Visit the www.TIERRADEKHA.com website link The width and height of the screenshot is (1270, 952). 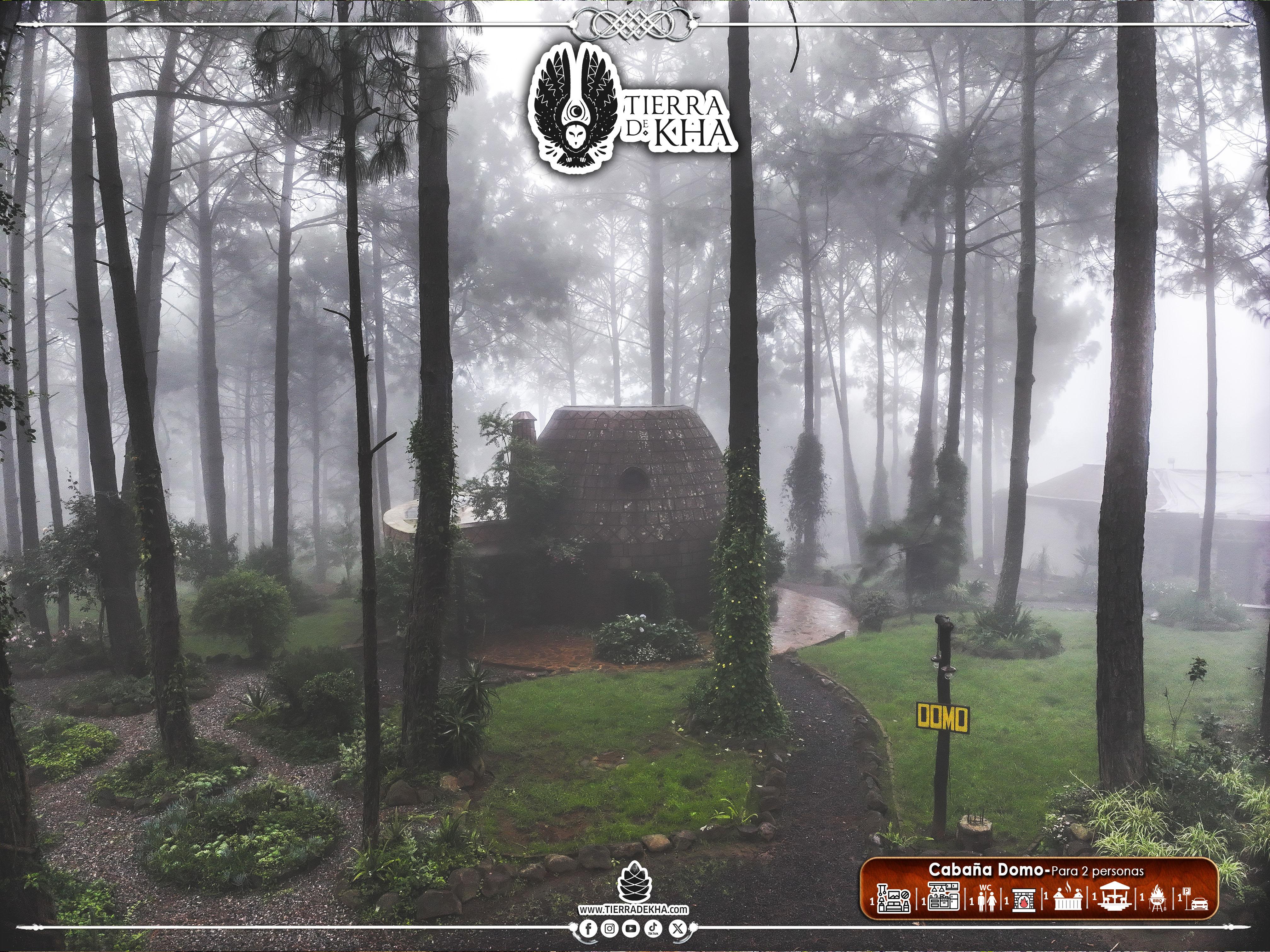click(633, 909)
